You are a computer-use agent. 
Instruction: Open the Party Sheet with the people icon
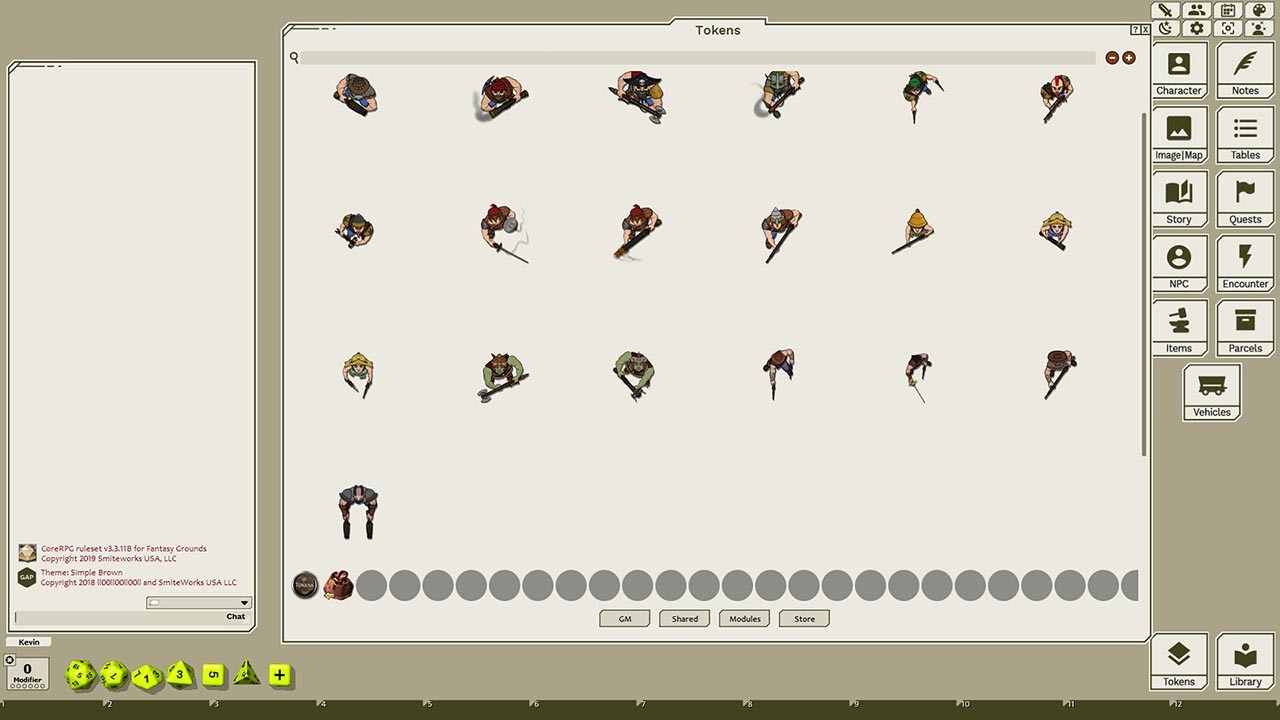point(1196,10)
